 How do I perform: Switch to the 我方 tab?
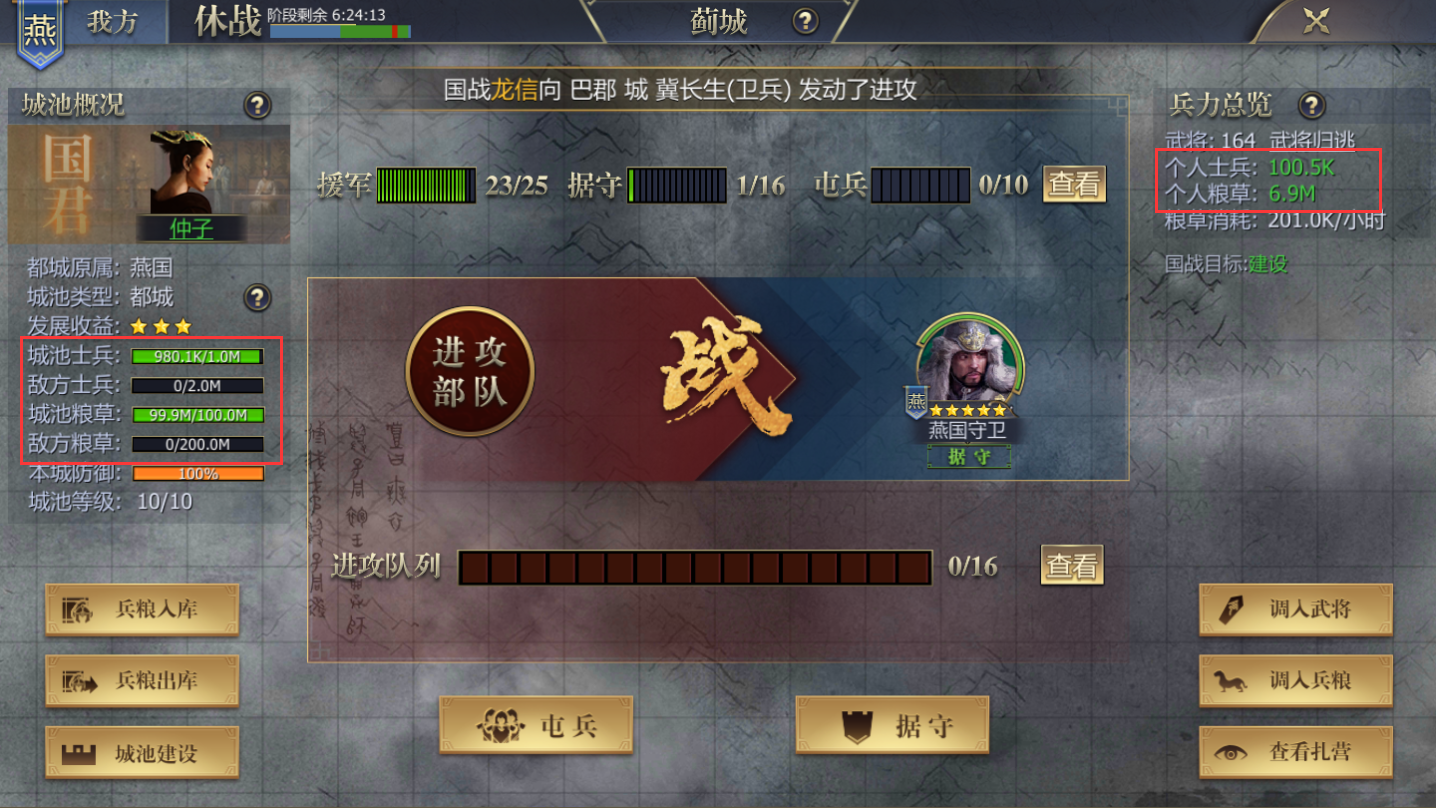(113, 22)
